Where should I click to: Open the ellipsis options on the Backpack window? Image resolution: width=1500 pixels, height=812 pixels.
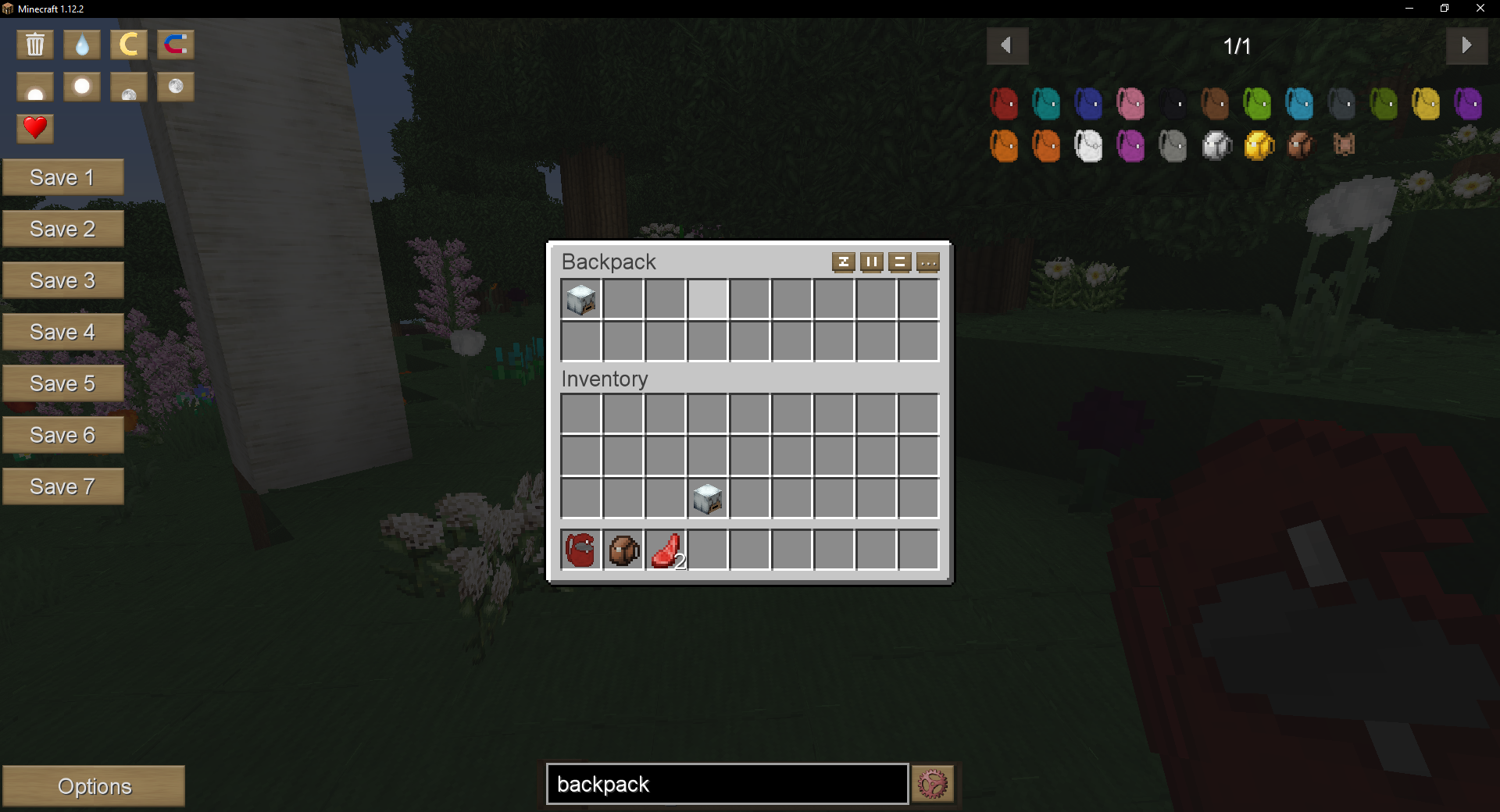point(929,262)
